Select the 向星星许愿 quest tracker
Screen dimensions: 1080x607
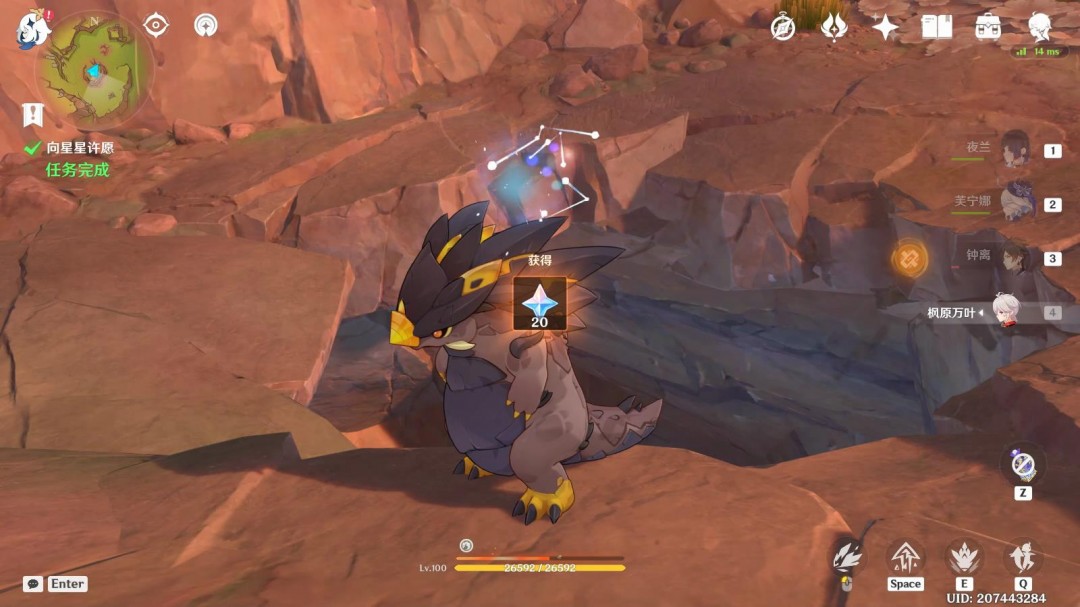click(78, 147)
